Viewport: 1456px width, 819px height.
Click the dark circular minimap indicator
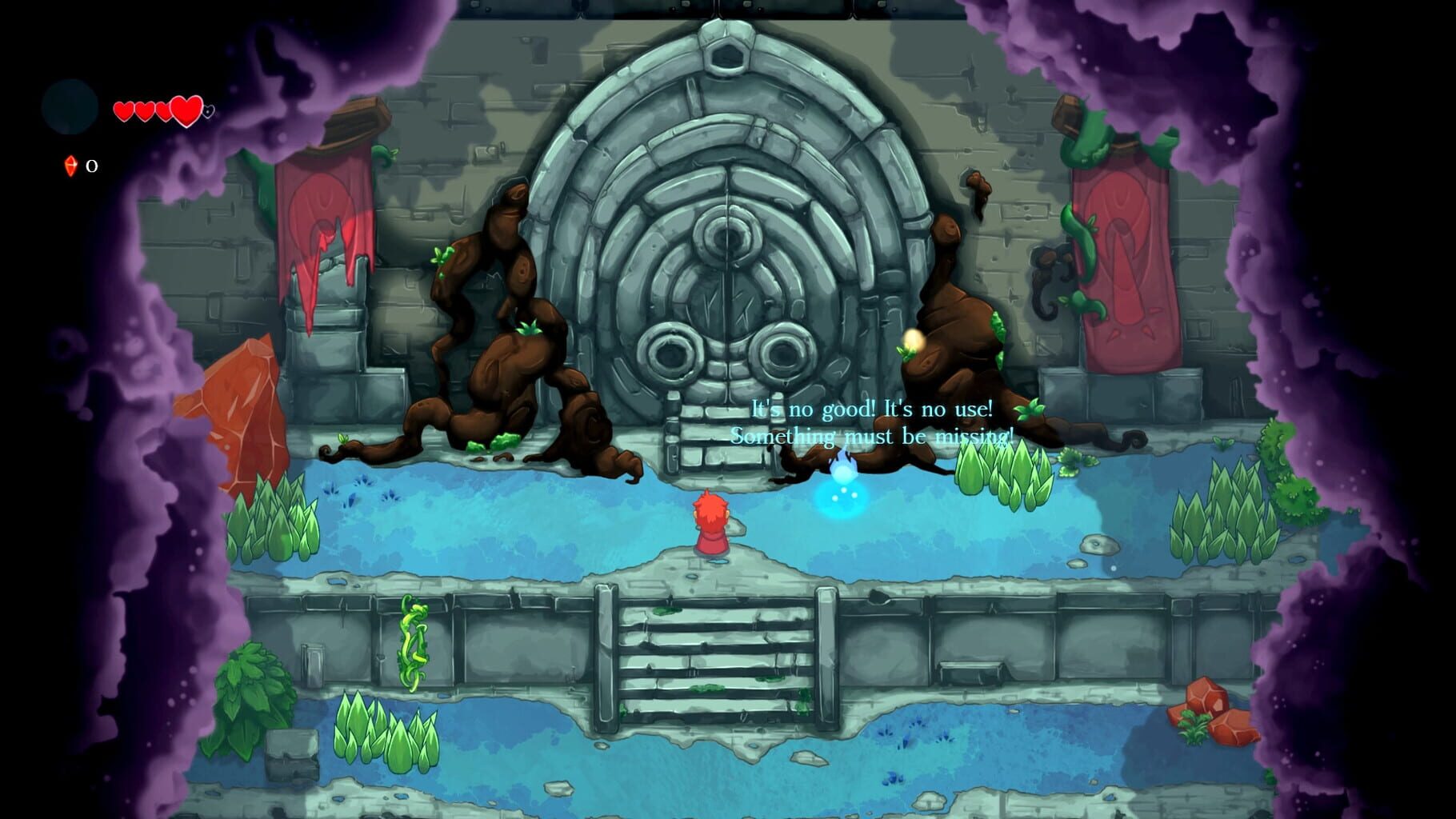69,108
